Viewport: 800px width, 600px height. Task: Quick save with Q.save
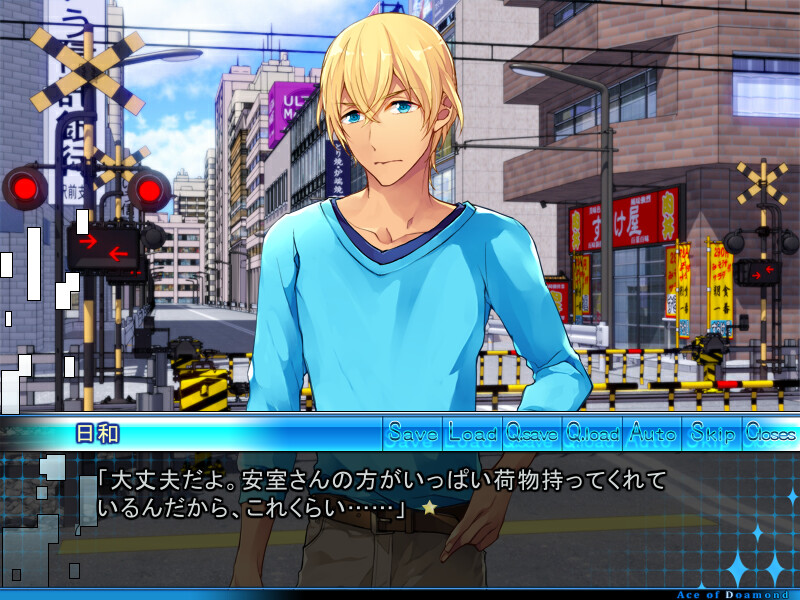click(532, 434)
